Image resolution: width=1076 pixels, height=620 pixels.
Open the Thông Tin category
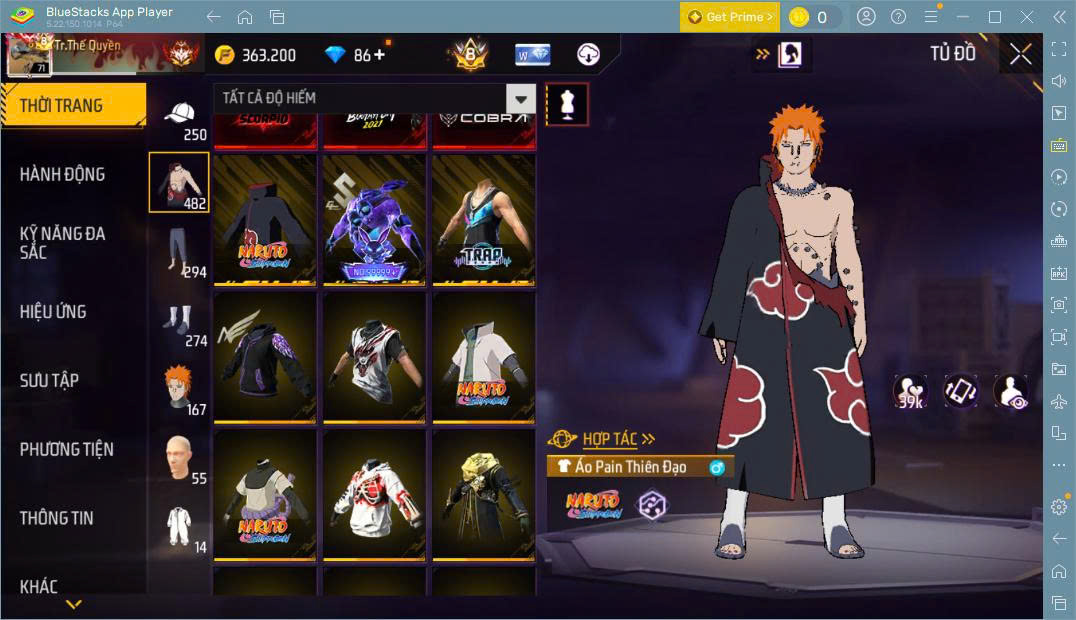point(56,518)
